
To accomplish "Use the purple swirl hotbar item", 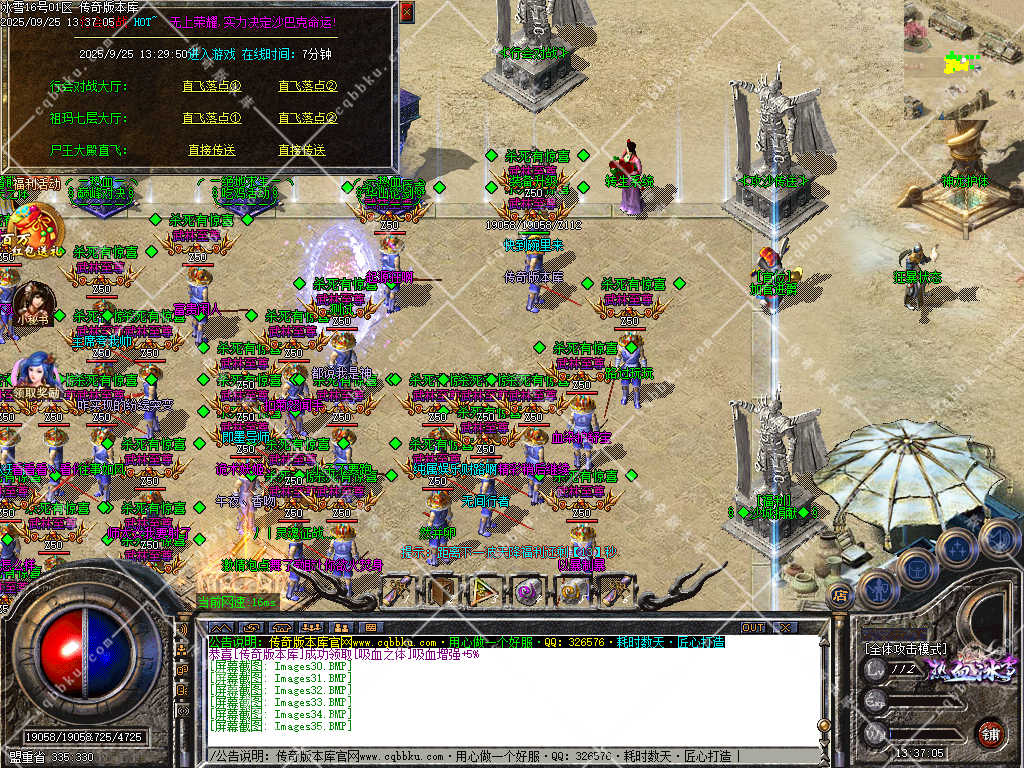I will (x=524, y=591).
